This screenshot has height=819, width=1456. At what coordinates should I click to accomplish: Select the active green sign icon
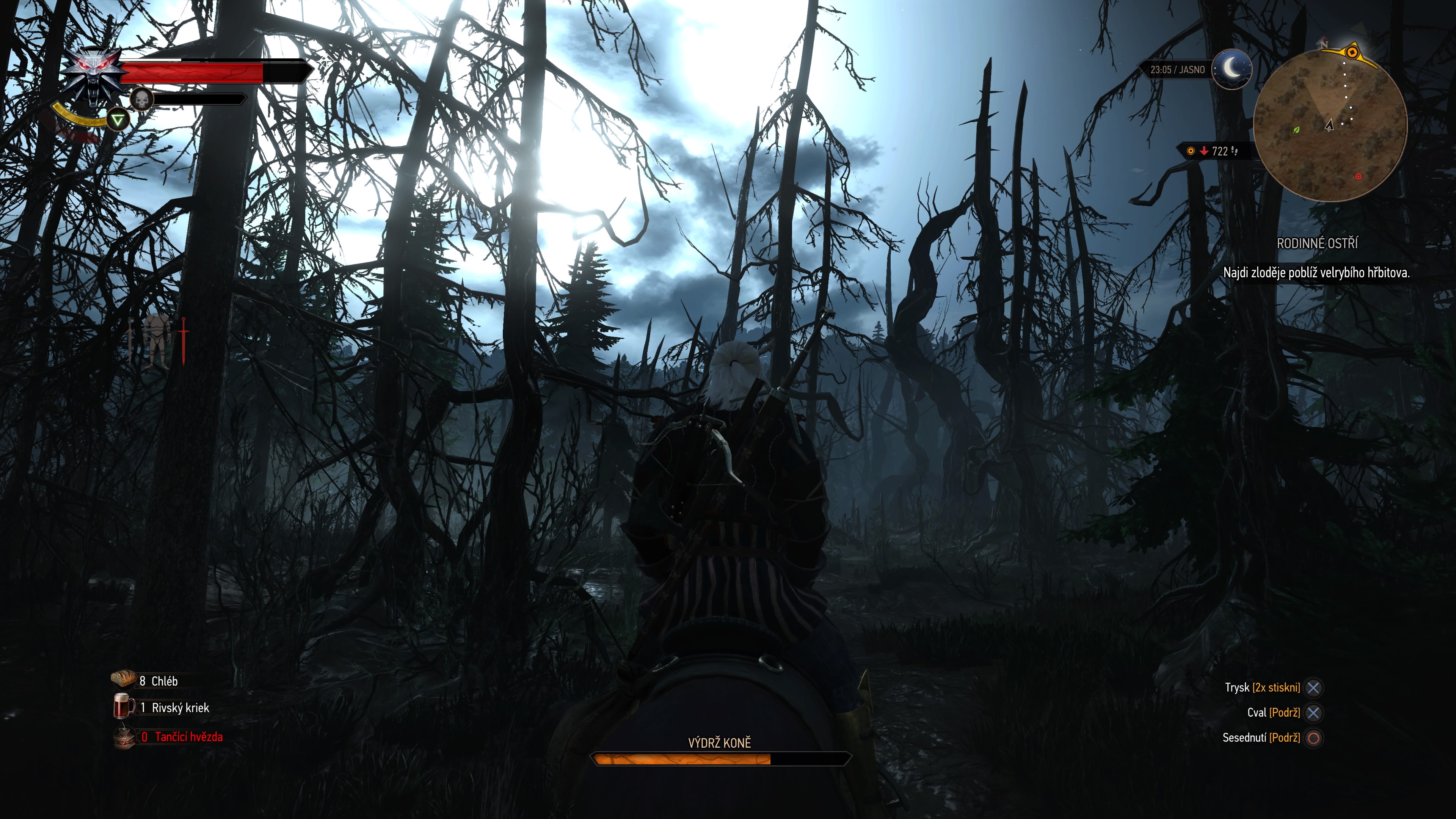(118, 120)
